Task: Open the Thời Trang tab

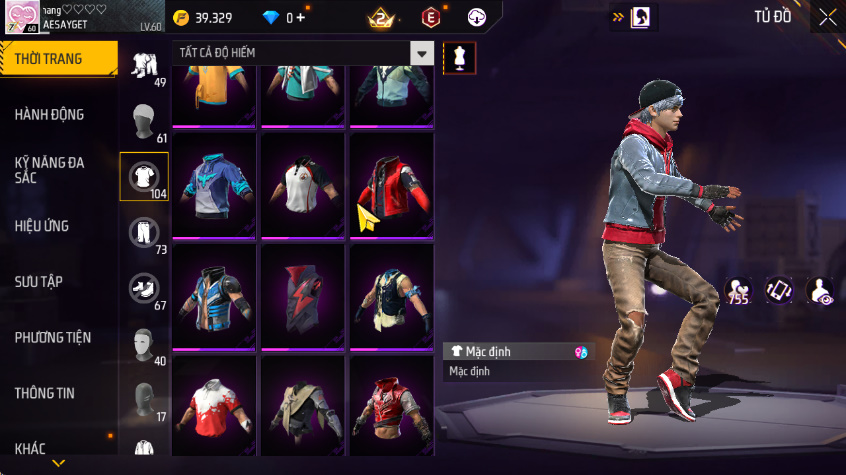Action: (55, 59)
